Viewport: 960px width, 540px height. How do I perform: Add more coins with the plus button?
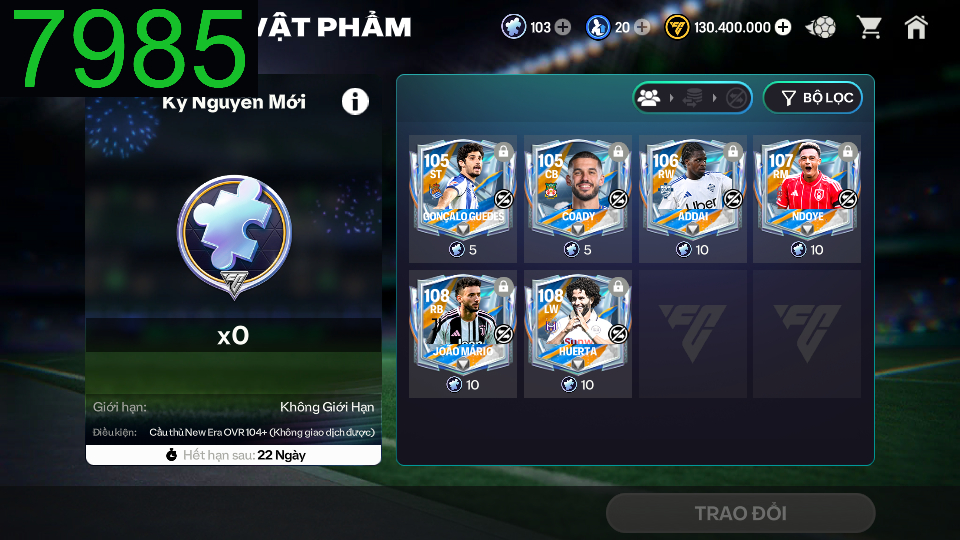point(782,27)
